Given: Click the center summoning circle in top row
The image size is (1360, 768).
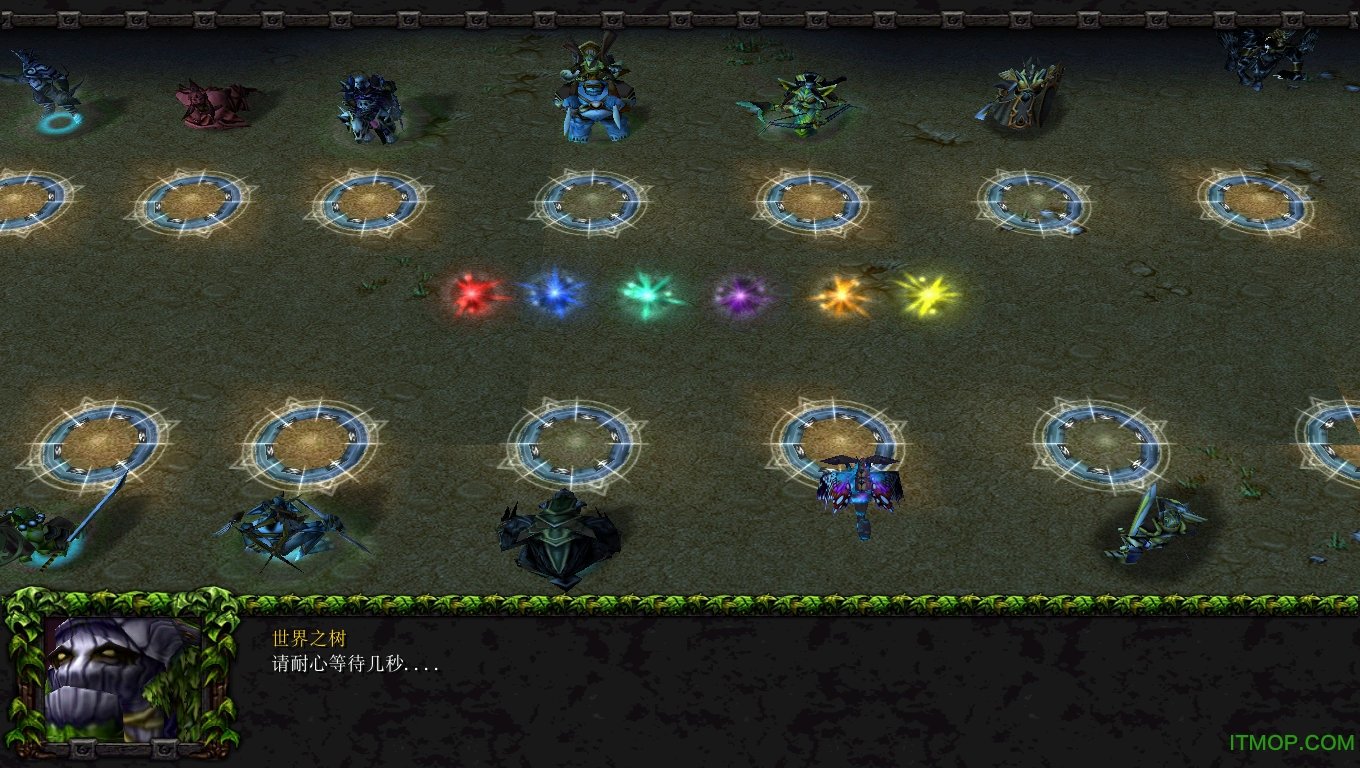Looking at the screenshot, I should coord(592,200).
